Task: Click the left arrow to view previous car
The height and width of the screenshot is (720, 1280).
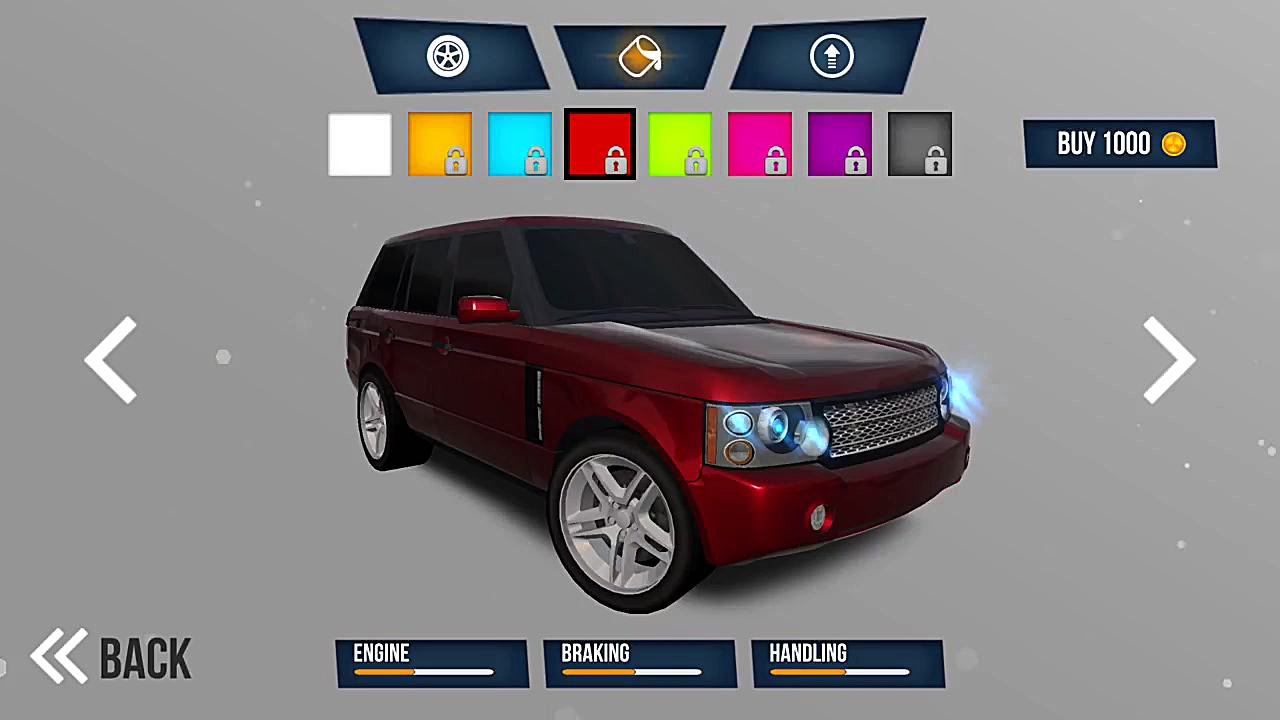Action: tap(112, 360)
